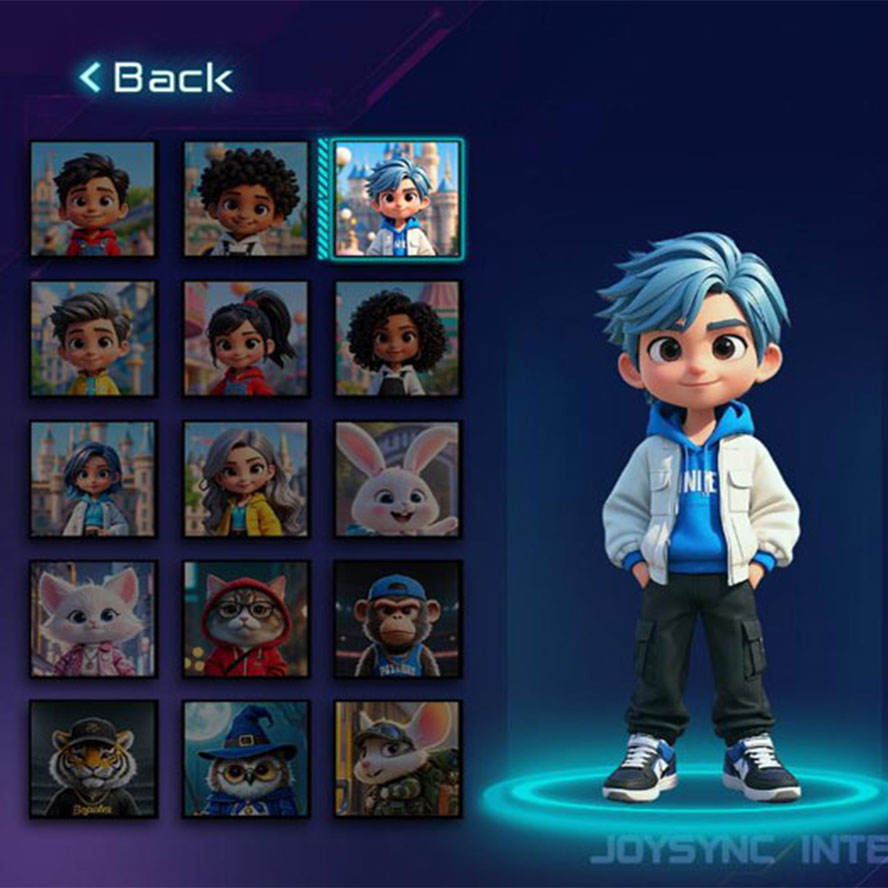888x888 pixels.
Task: Select the tiger with black cap avatar
Action: tap(93, 758)
